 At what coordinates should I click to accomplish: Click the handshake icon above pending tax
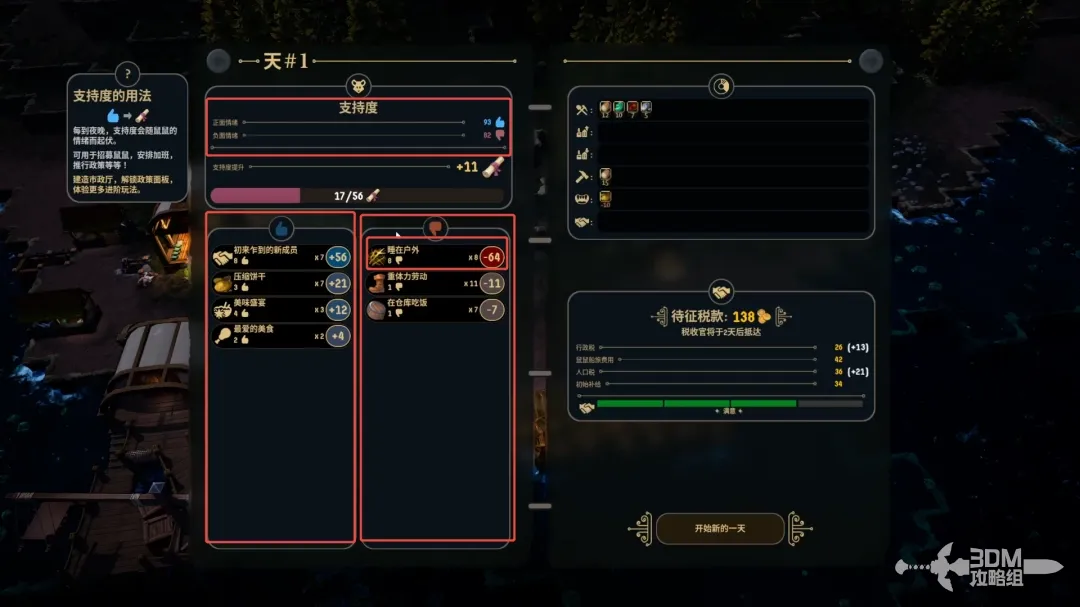pos(719,292)
